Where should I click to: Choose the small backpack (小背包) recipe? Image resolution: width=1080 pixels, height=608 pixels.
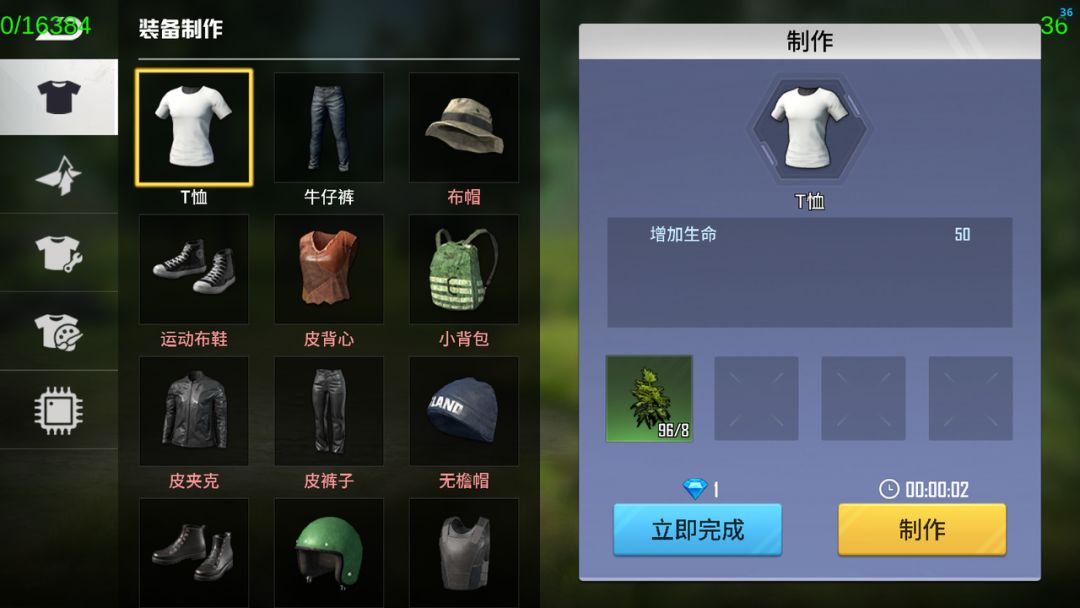click(x=464, y=269)
